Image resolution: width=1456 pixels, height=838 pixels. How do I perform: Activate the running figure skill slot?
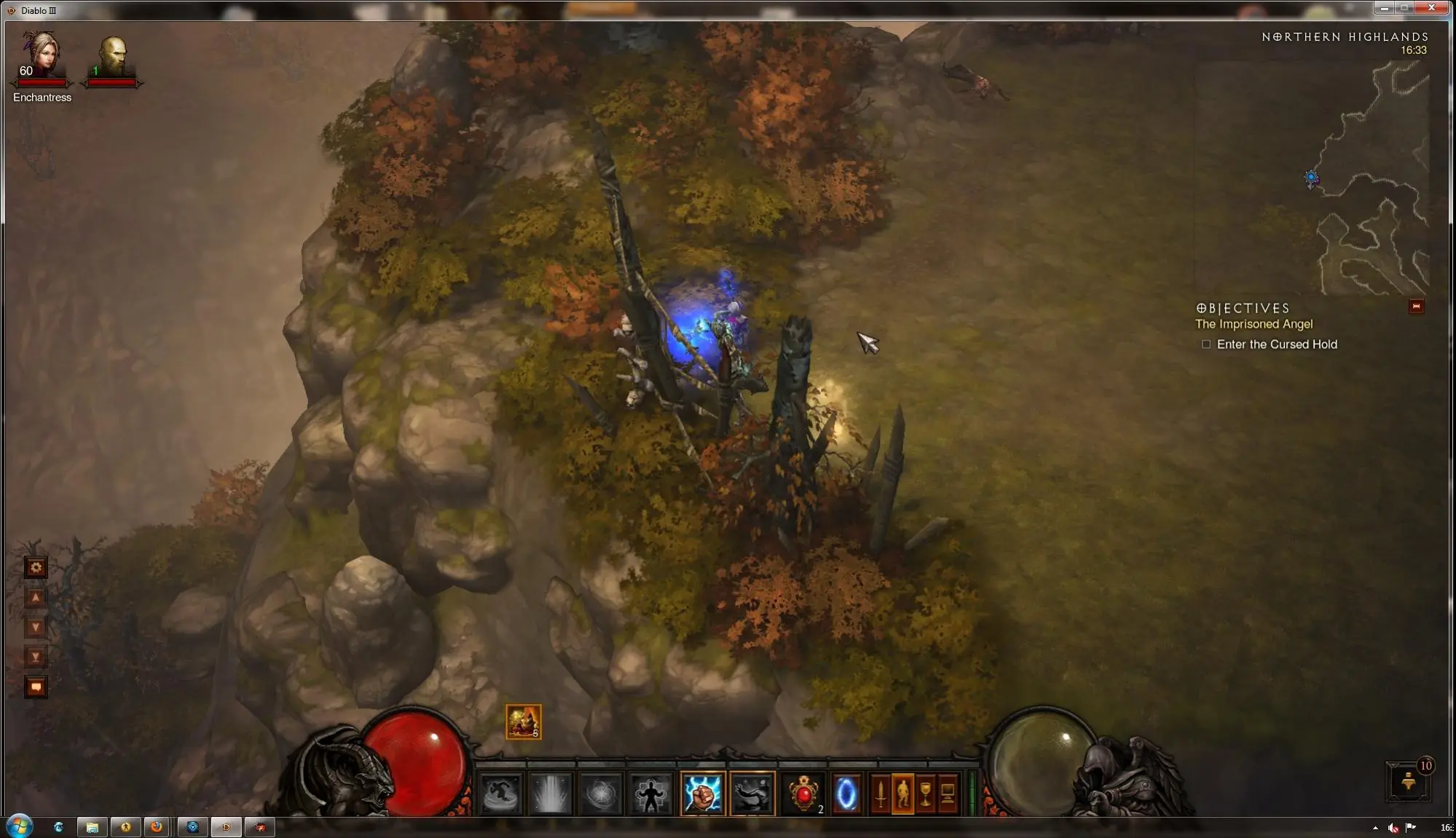click(x=501, y=794)
